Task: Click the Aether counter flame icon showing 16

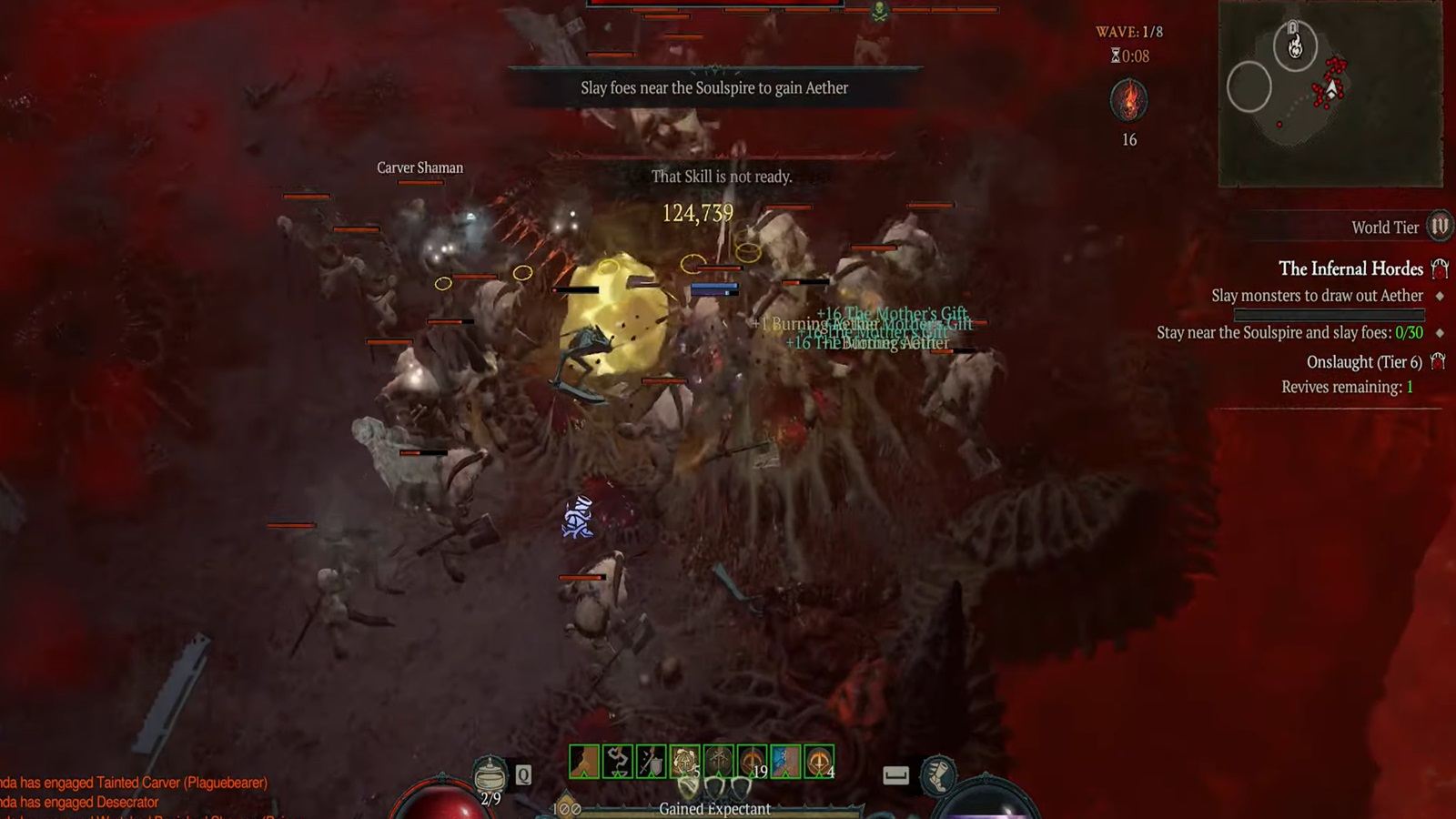Action: click(x=1128, y=100)
